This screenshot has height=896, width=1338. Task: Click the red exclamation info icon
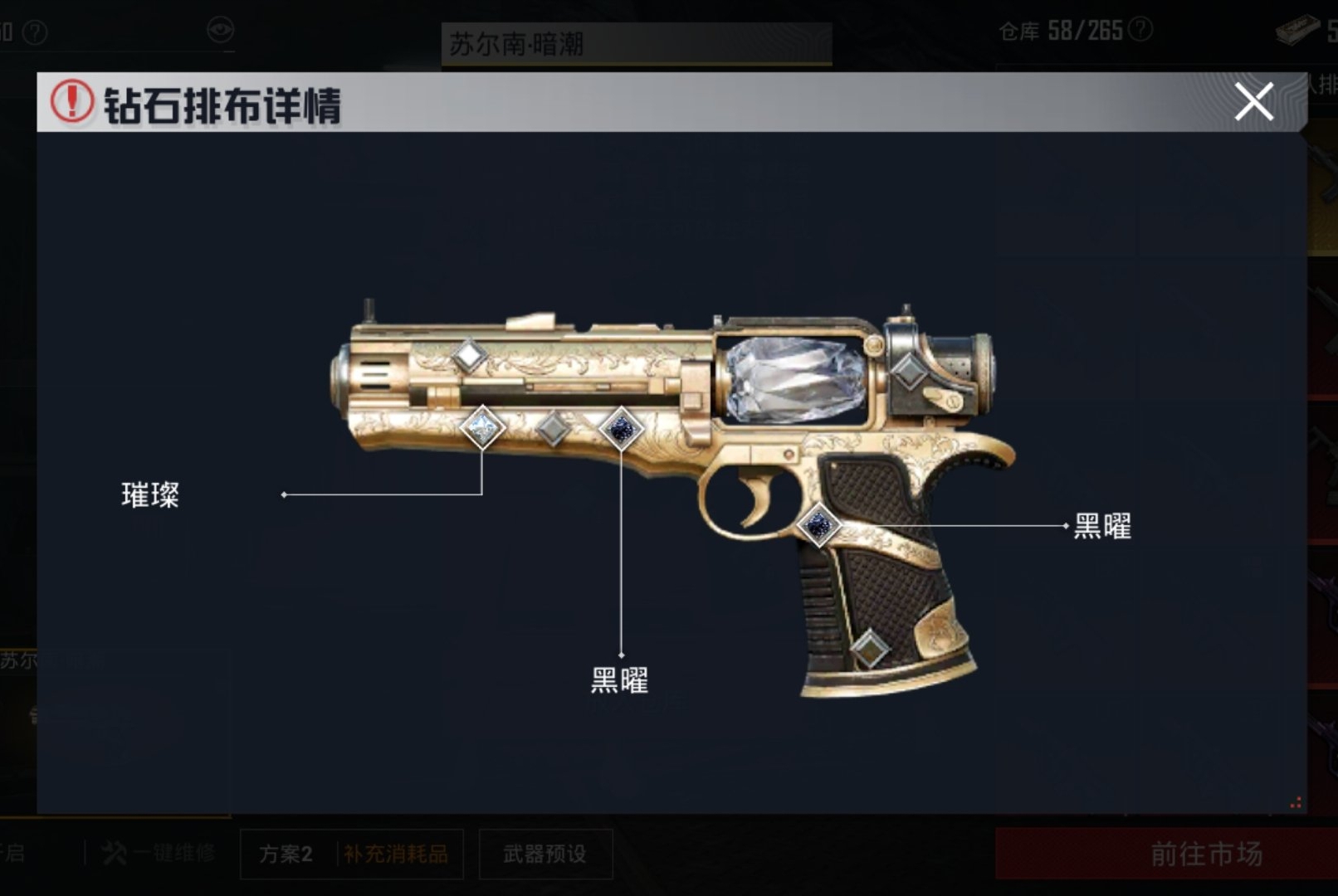pyautogui.click(x=72, y=102)
